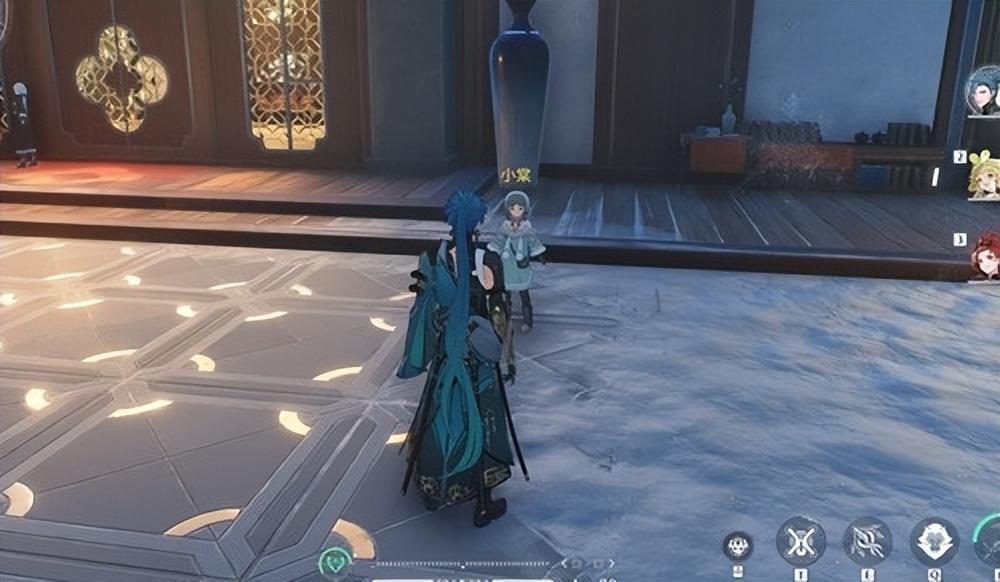Viewport: 1000px width, 582px height.
Task: Switch to the red-haired party member
Action: pos(985,255)
